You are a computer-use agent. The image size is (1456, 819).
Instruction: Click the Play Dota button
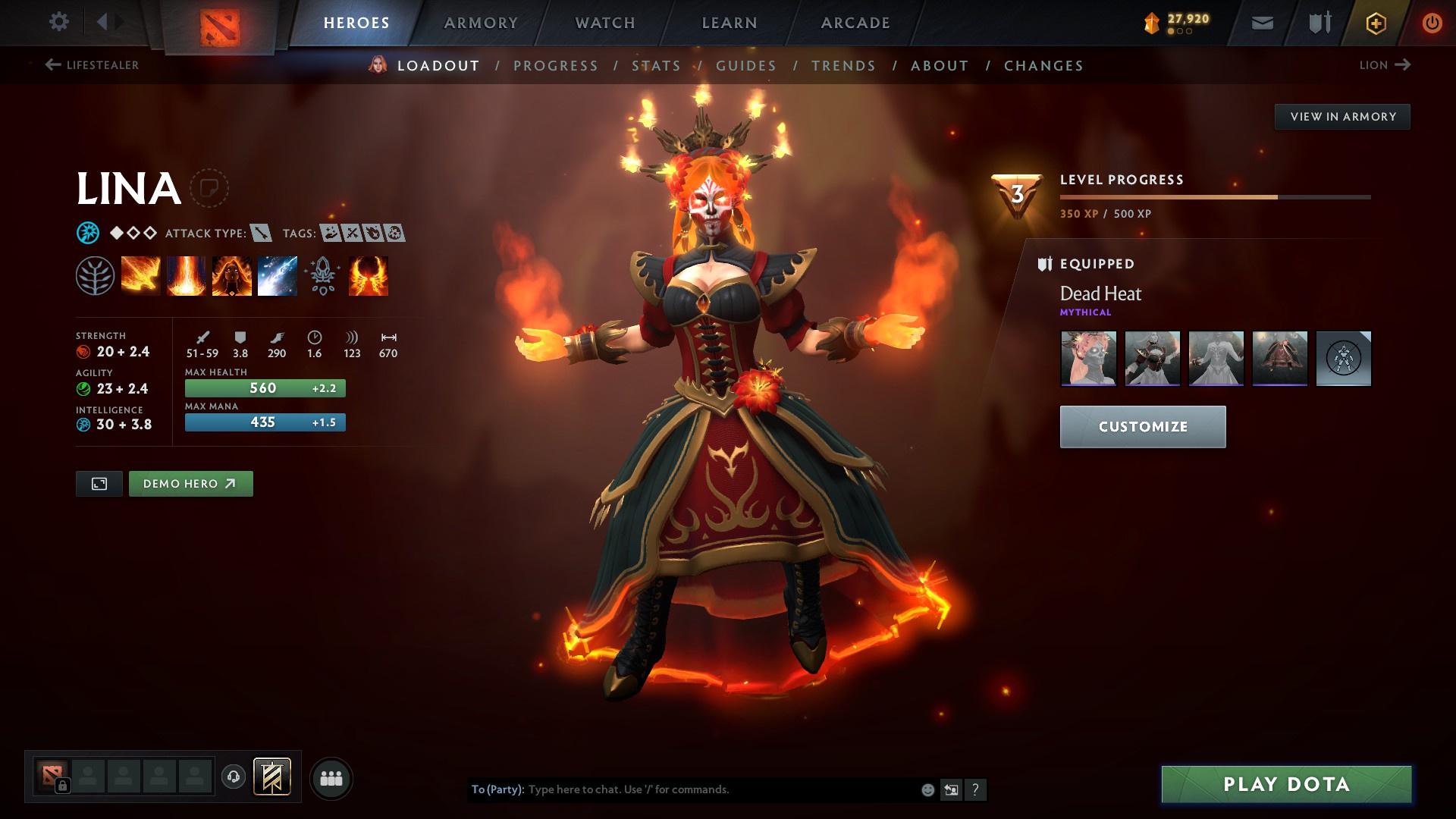coord(1286,784)
